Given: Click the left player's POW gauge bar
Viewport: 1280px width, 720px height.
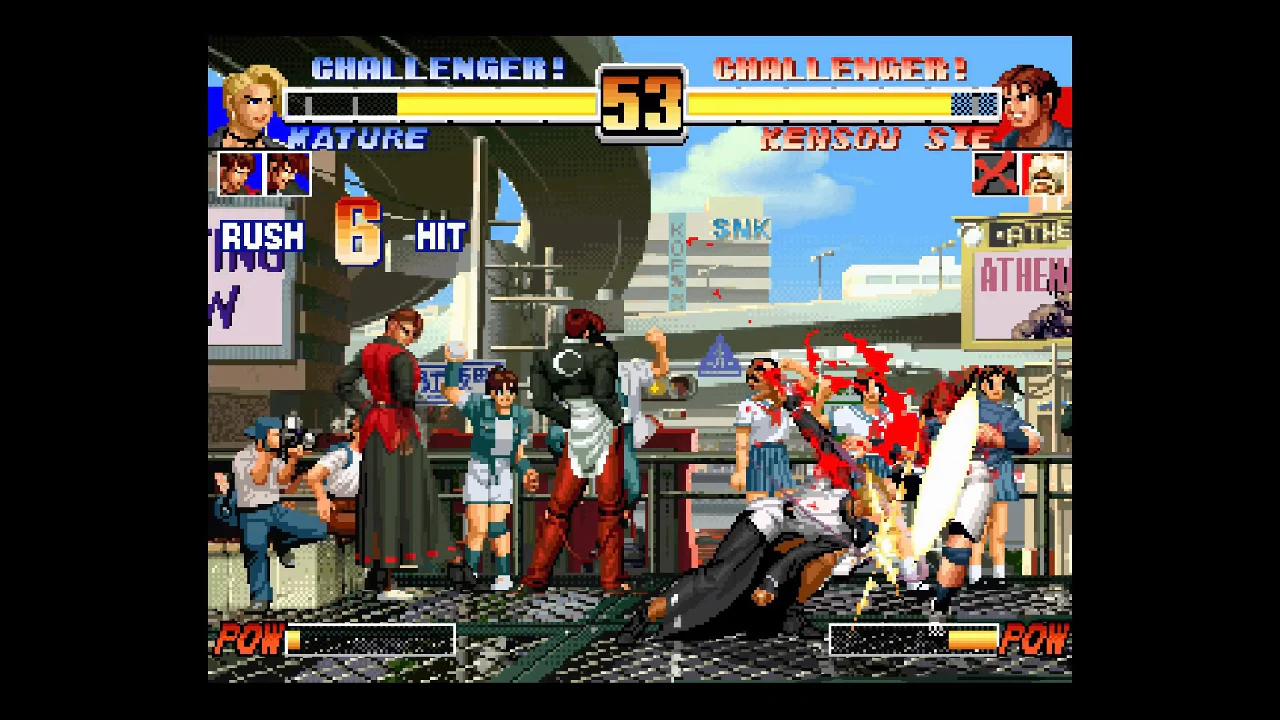Looking at the screenshot, I should pyautogui.click(x=370, y=640).
